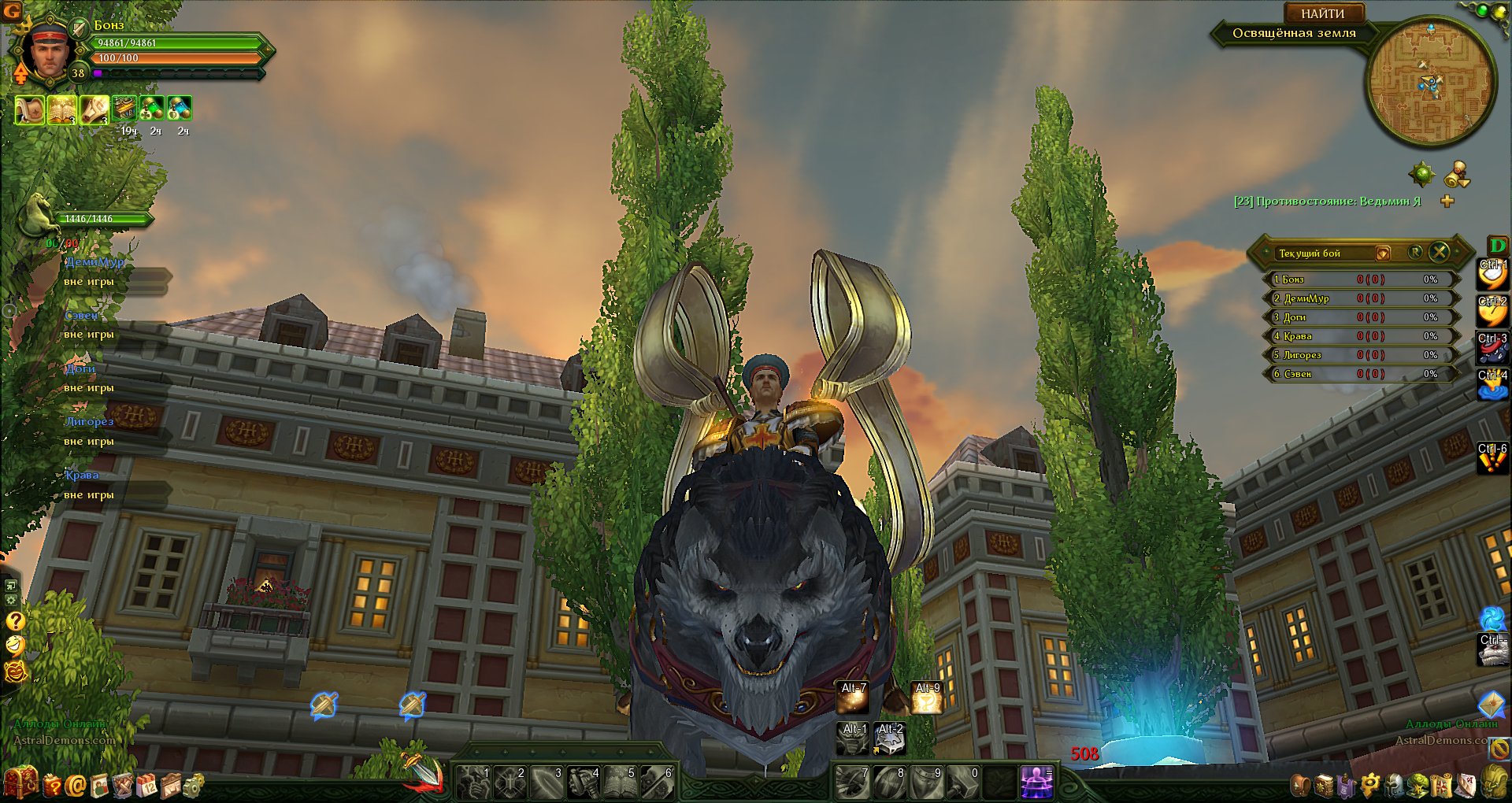Screen dimensions: 1512x803
Task: Open the minimap
Action: coord(1431,82)
